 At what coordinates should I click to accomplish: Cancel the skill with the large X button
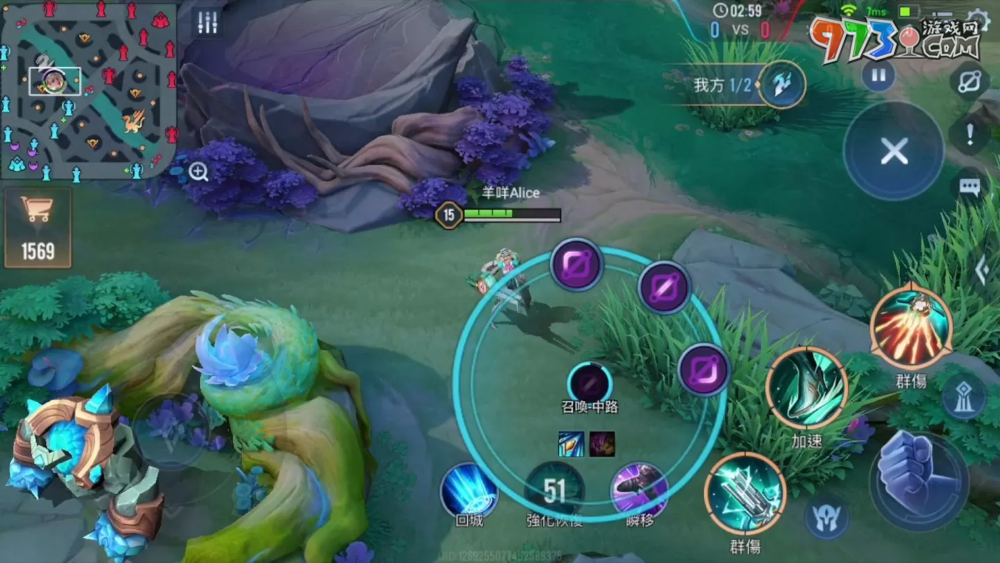pyautogui.click(x=893, y=151)
